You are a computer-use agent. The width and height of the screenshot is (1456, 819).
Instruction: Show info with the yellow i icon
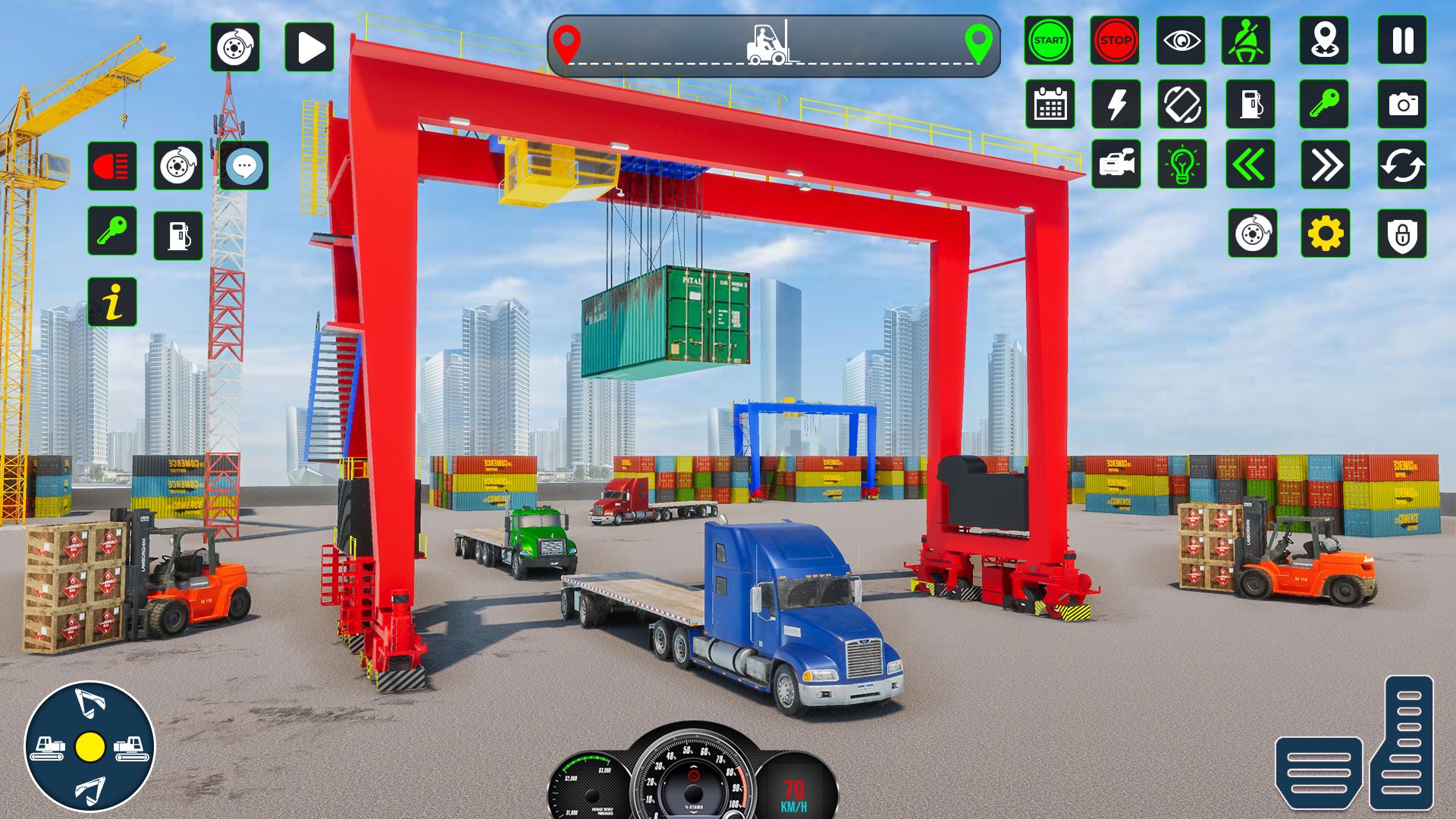point(112,302)
